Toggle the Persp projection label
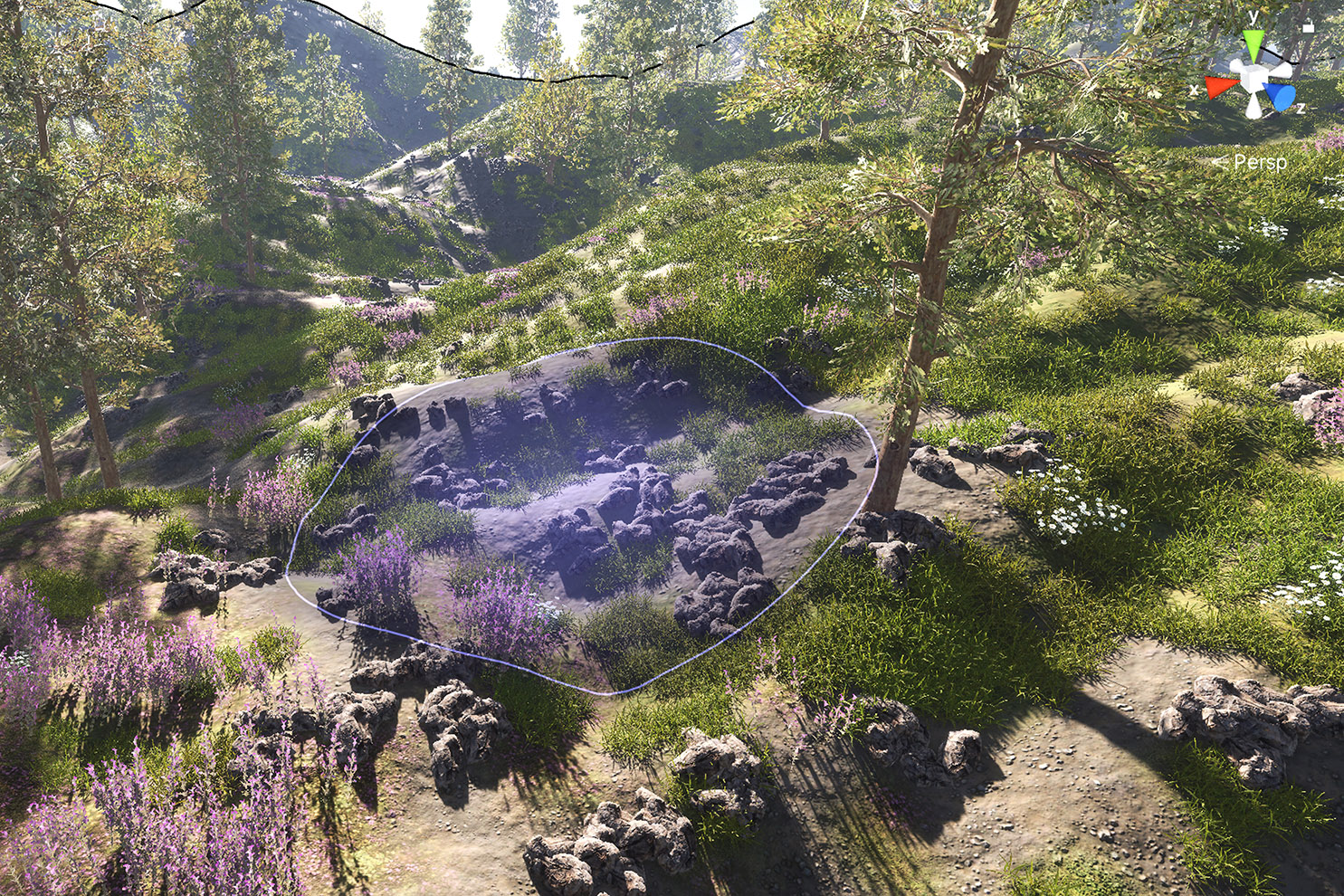This screenshot has width=1344, height=896. (x=1259, y=162)
